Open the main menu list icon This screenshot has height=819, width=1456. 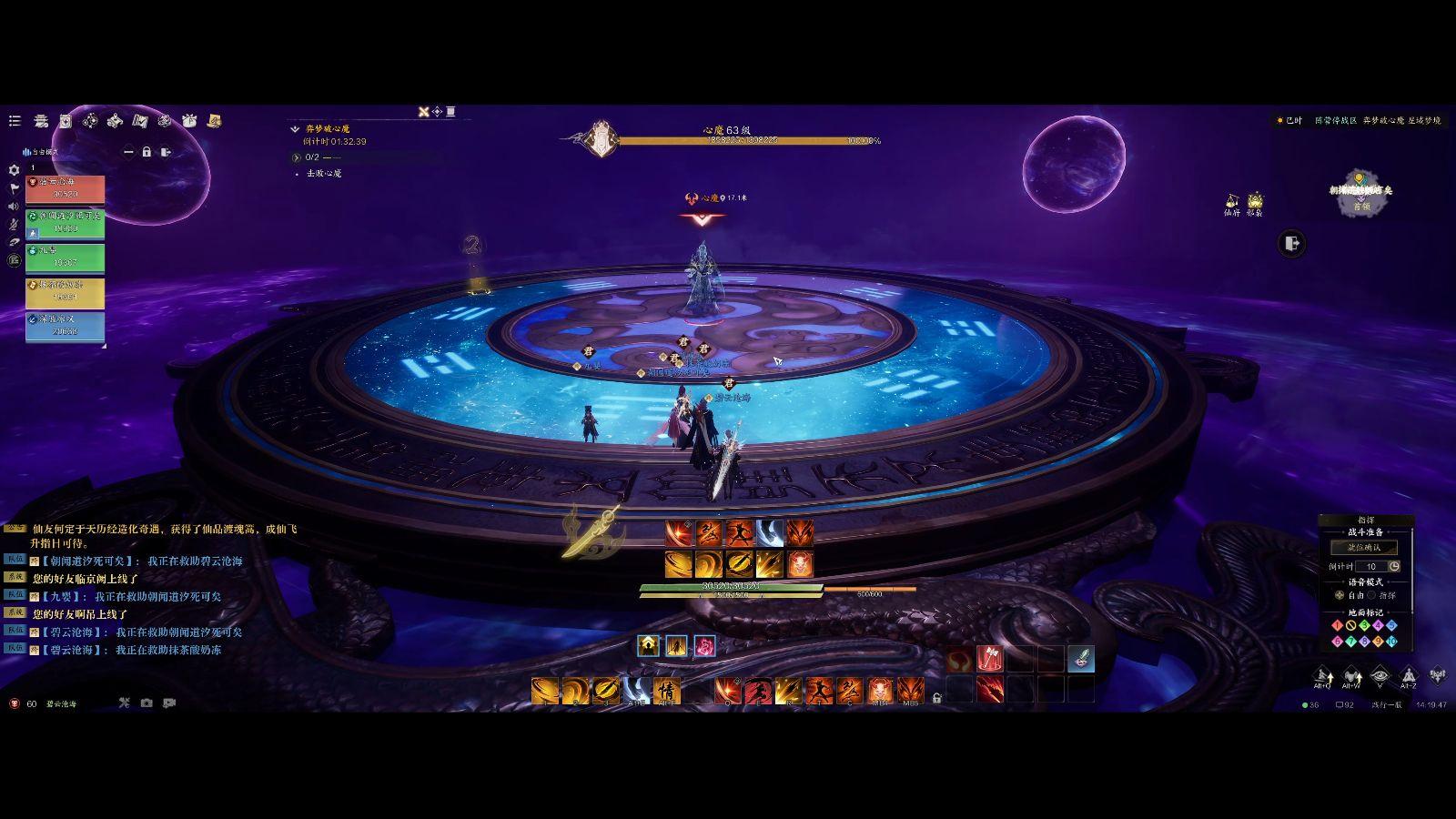[x=15, y=120]
